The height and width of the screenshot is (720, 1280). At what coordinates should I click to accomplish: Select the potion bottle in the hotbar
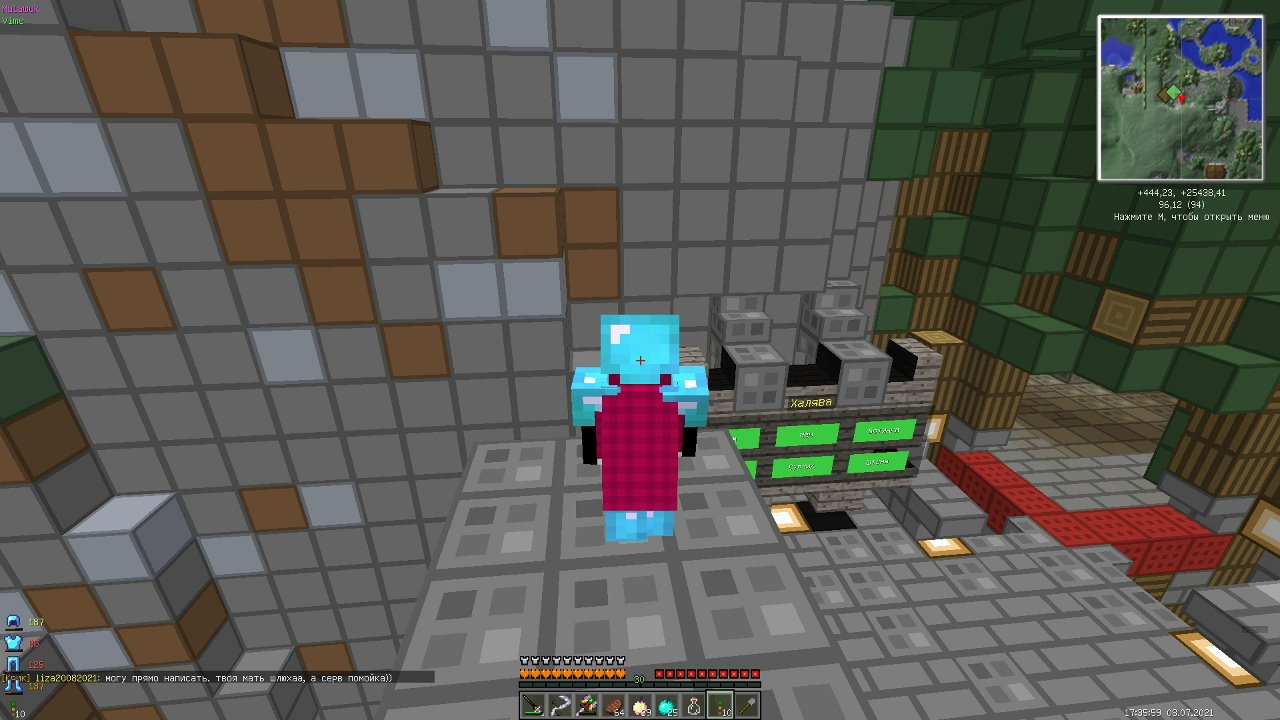tap(693, 703)
